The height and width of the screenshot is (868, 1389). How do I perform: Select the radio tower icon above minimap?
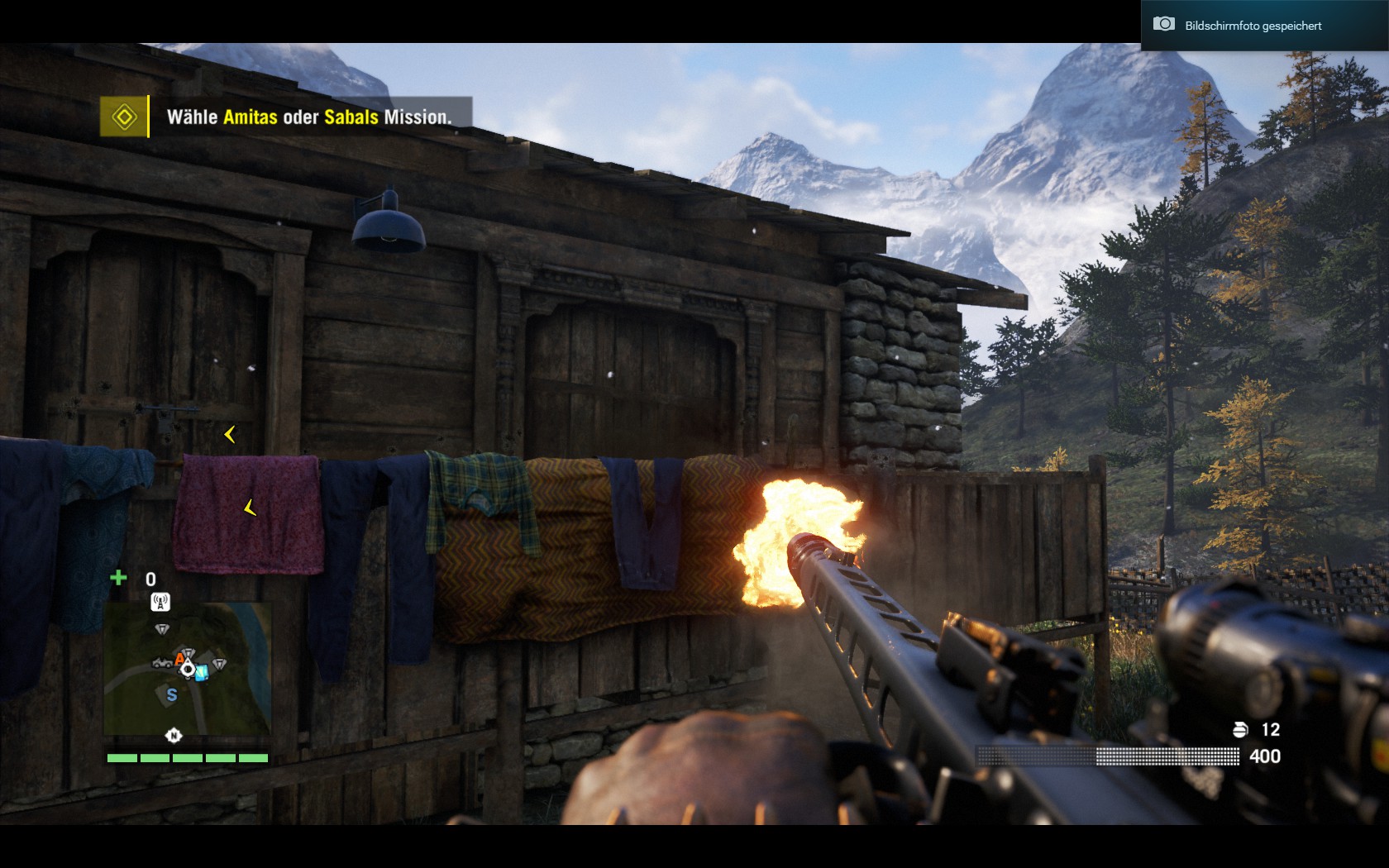(x=160, y=602)
